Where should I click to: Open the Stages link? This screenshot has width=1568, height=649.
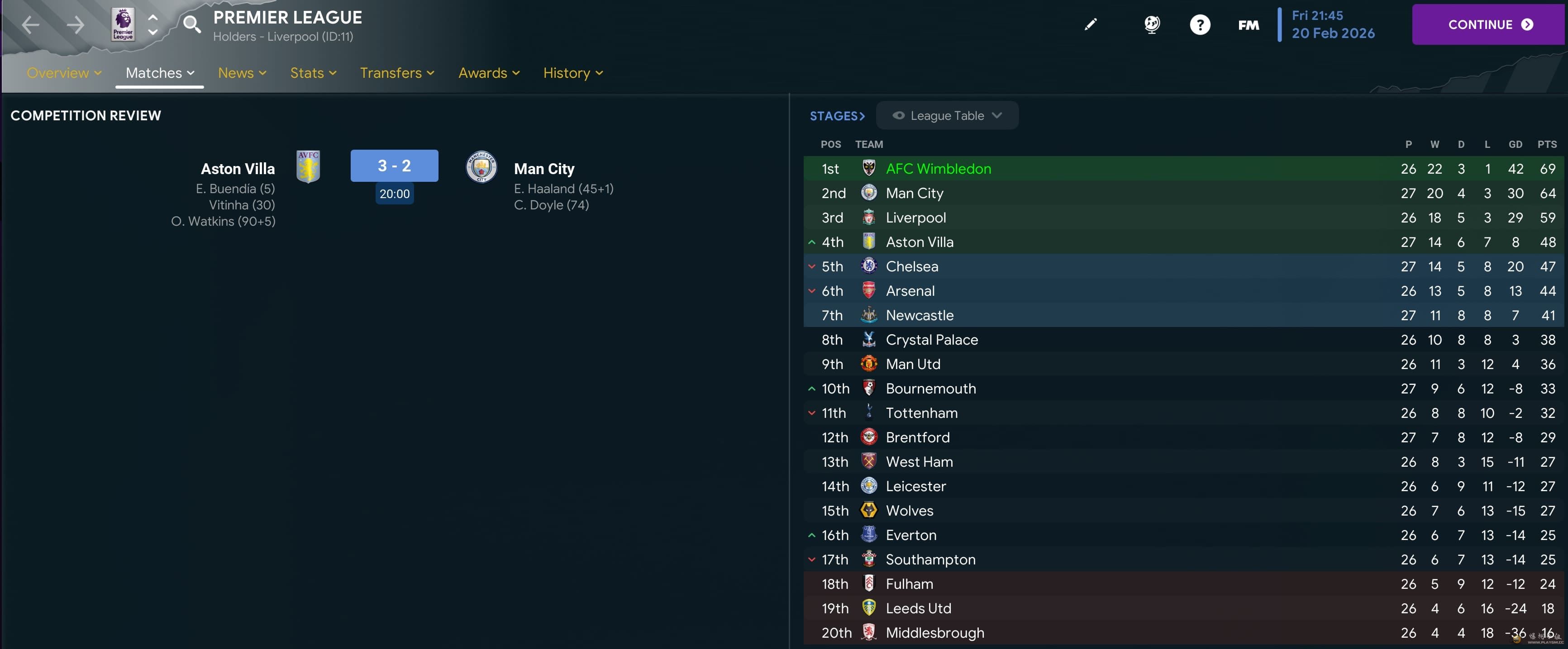(837, 116)
